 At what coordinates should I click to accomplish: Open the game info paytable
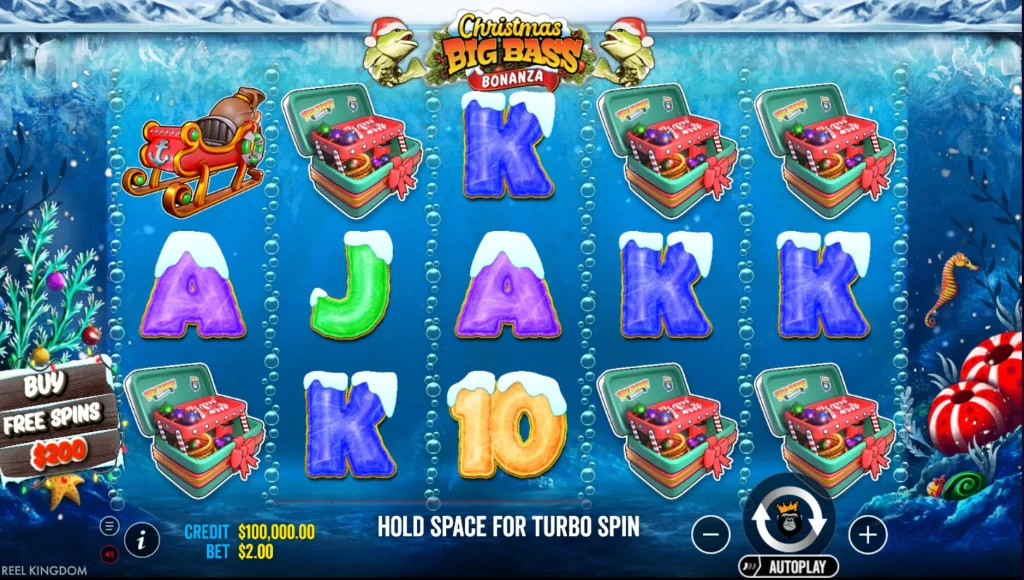pyautogui.click(x=142, y=540)
